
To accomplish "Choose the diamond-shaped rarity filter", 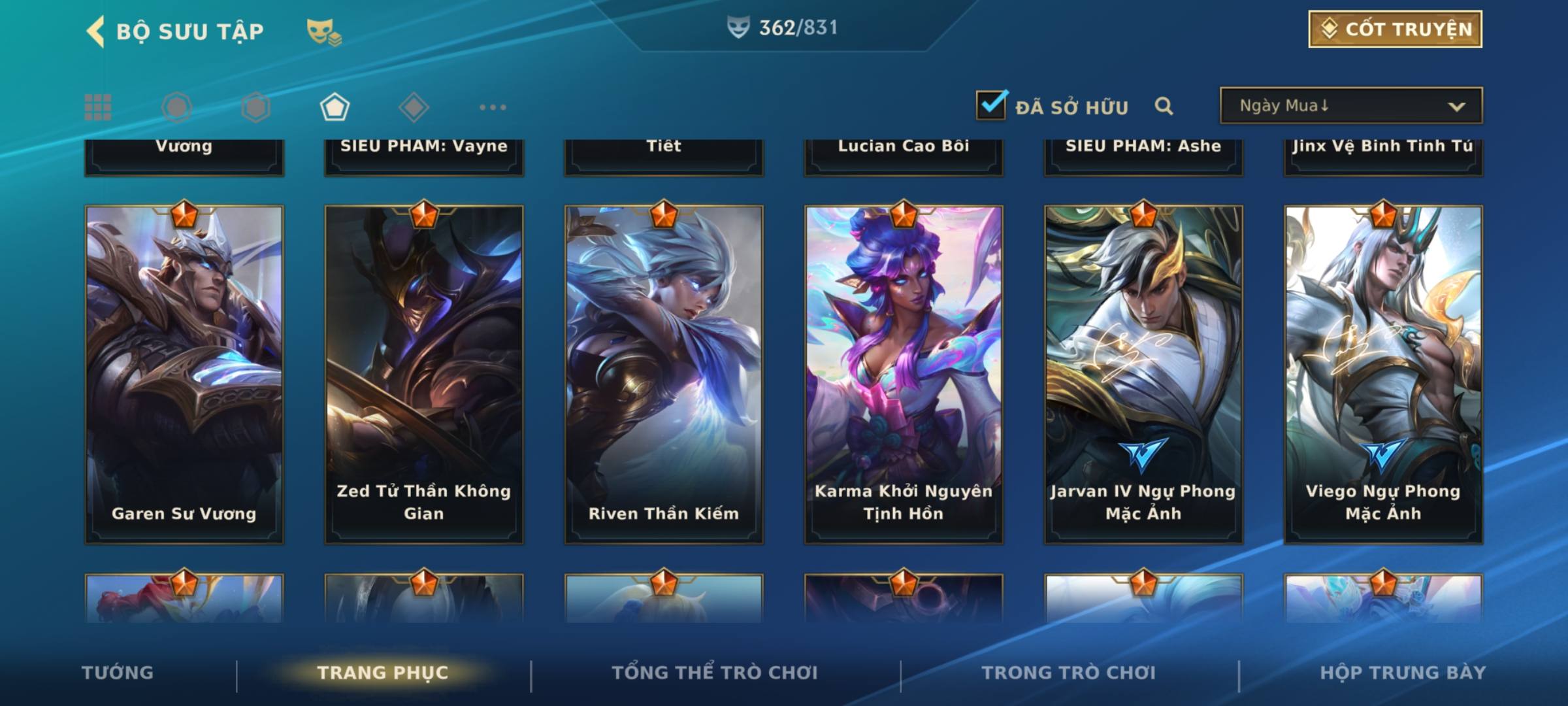I will pos(413,107).
